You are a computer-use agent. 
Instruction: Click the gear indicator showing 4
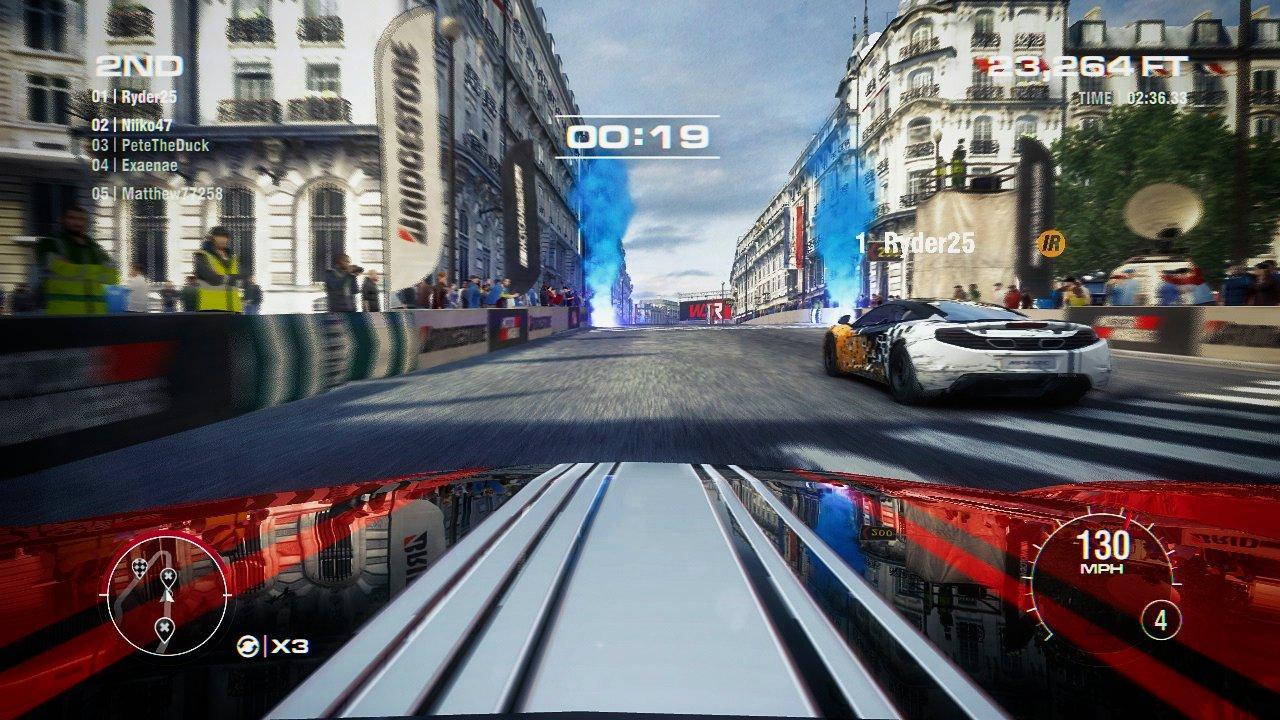(x=1162, y=620)
